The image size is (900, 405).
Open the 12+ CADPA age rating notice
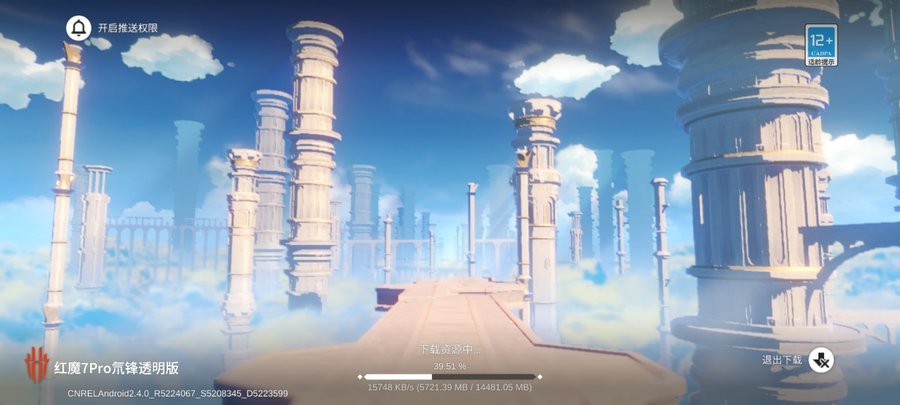point(821,45)
